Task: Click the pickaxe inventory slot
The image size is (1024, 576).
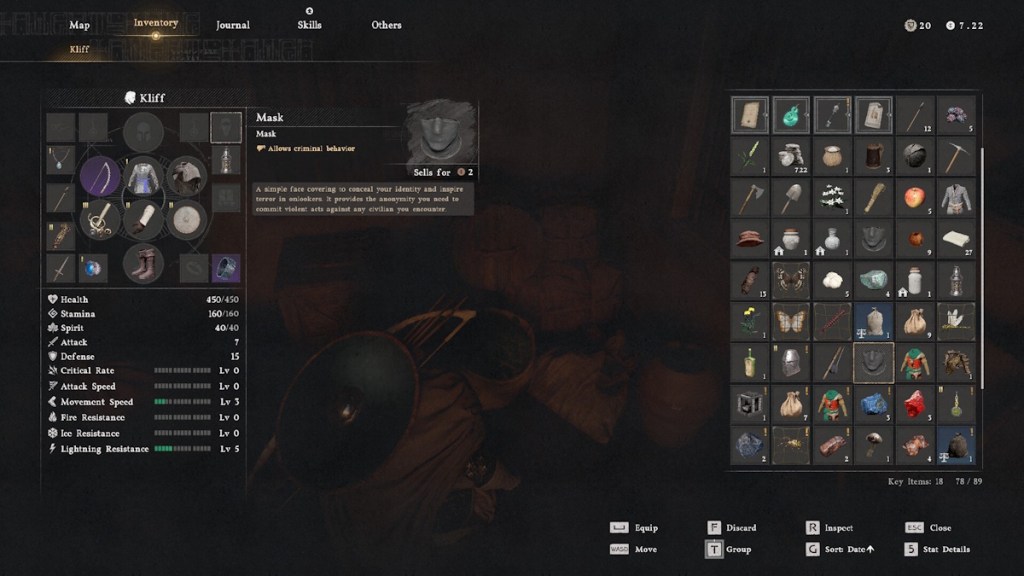Action: (955, 156)
